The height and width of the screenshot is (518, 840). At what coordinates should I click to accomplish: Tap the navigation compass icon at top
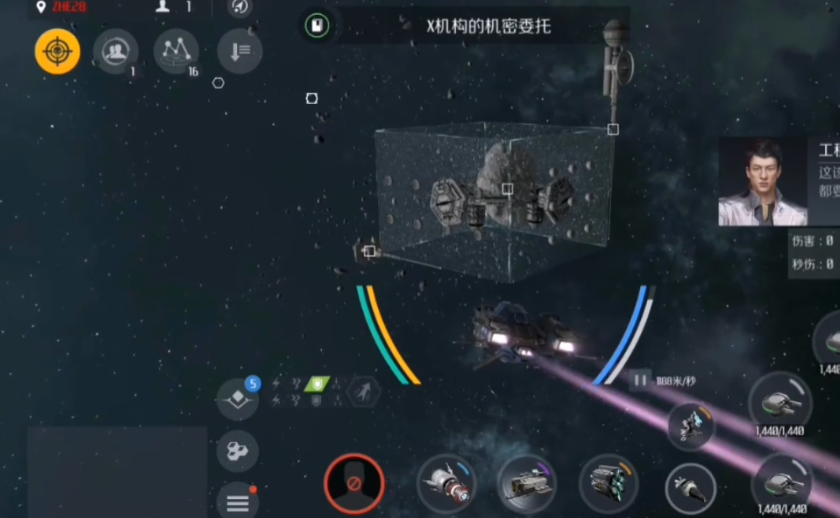point(240,7)
